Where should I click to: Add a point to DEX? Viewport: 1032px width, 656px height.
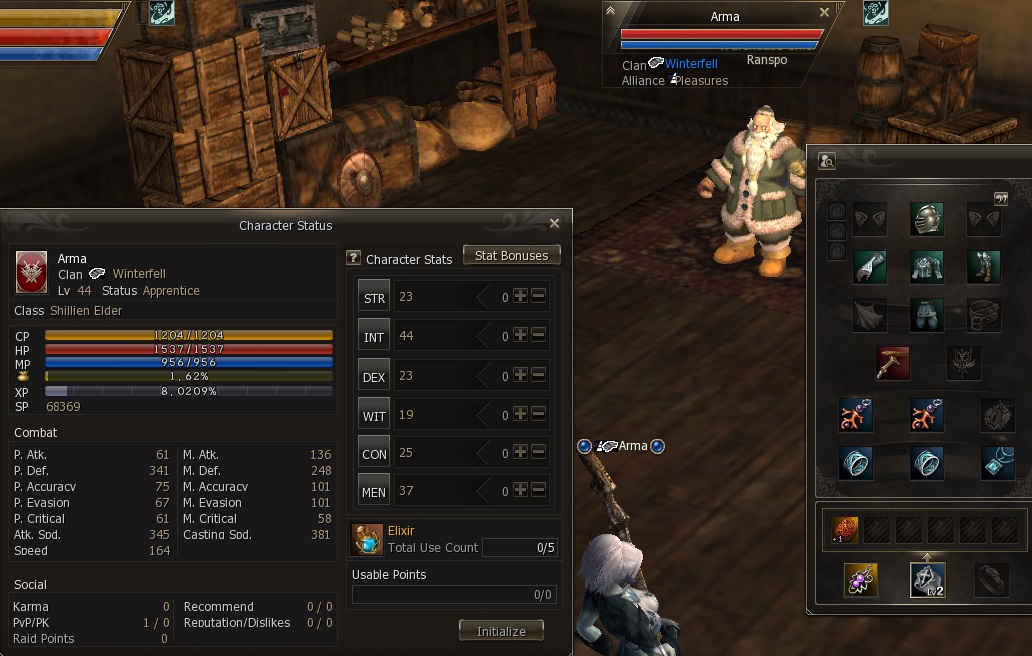520,375
